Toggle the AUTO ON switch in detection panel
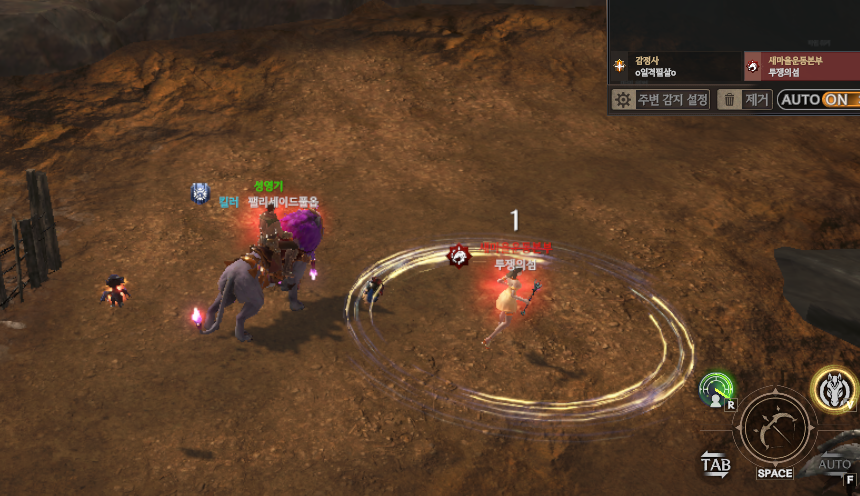Image resolution: width=860 pixels, height=496 pixels. pyautogui.click(x=818, y=99)
